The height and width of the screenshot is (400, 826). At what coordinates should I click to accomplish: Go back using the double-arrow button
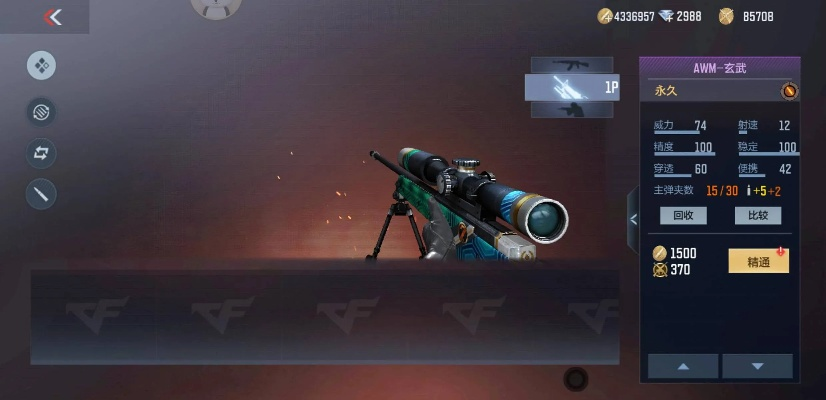pyautogui.click(x=53, y=17)
